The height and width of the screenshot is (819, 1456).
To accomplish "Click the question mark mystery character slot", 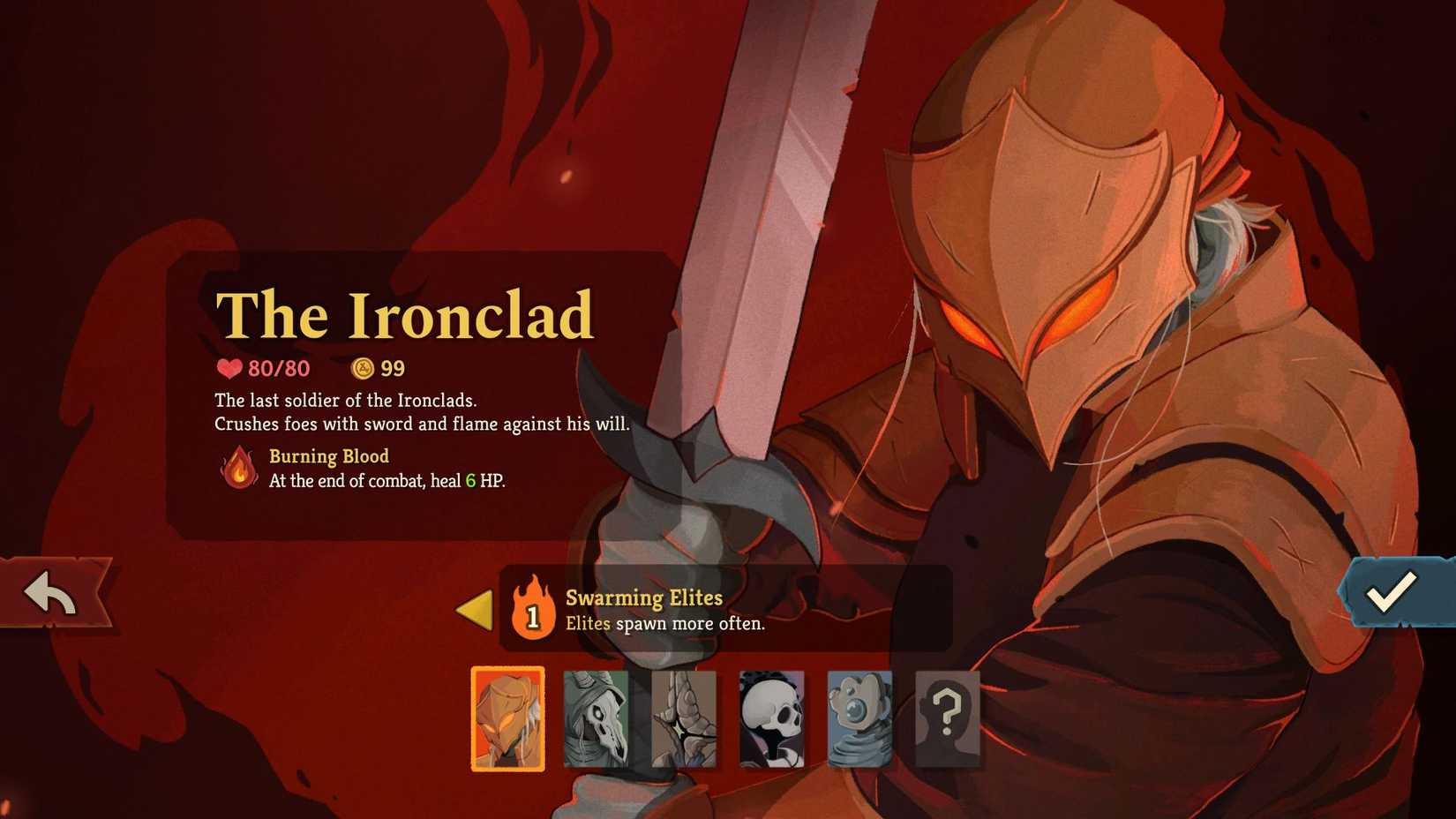I will pyautogui.click(x=947, y=720).
